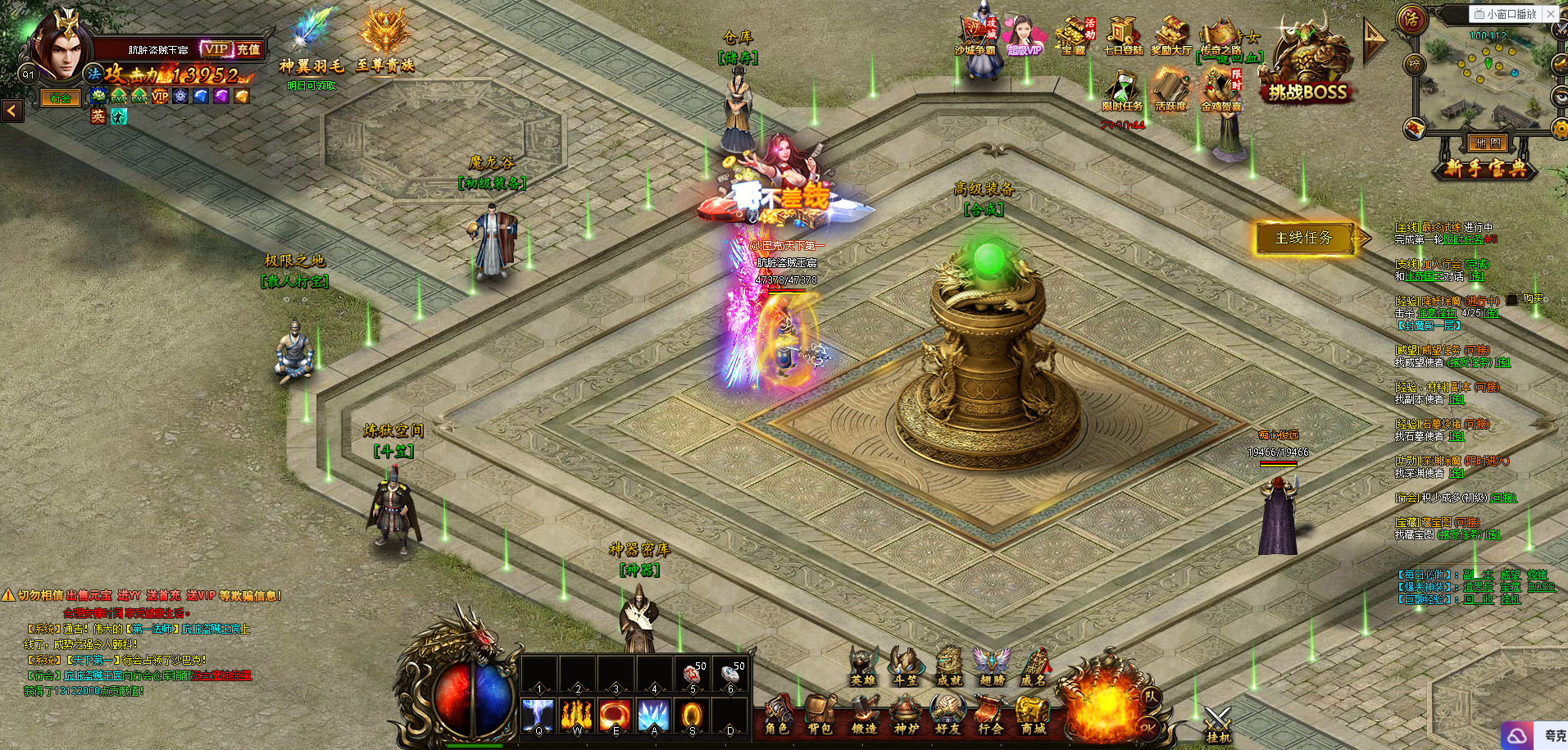This screenshot has width=1568, height=750.
Task: Open the 角色 character sheet
Action: 776,715
